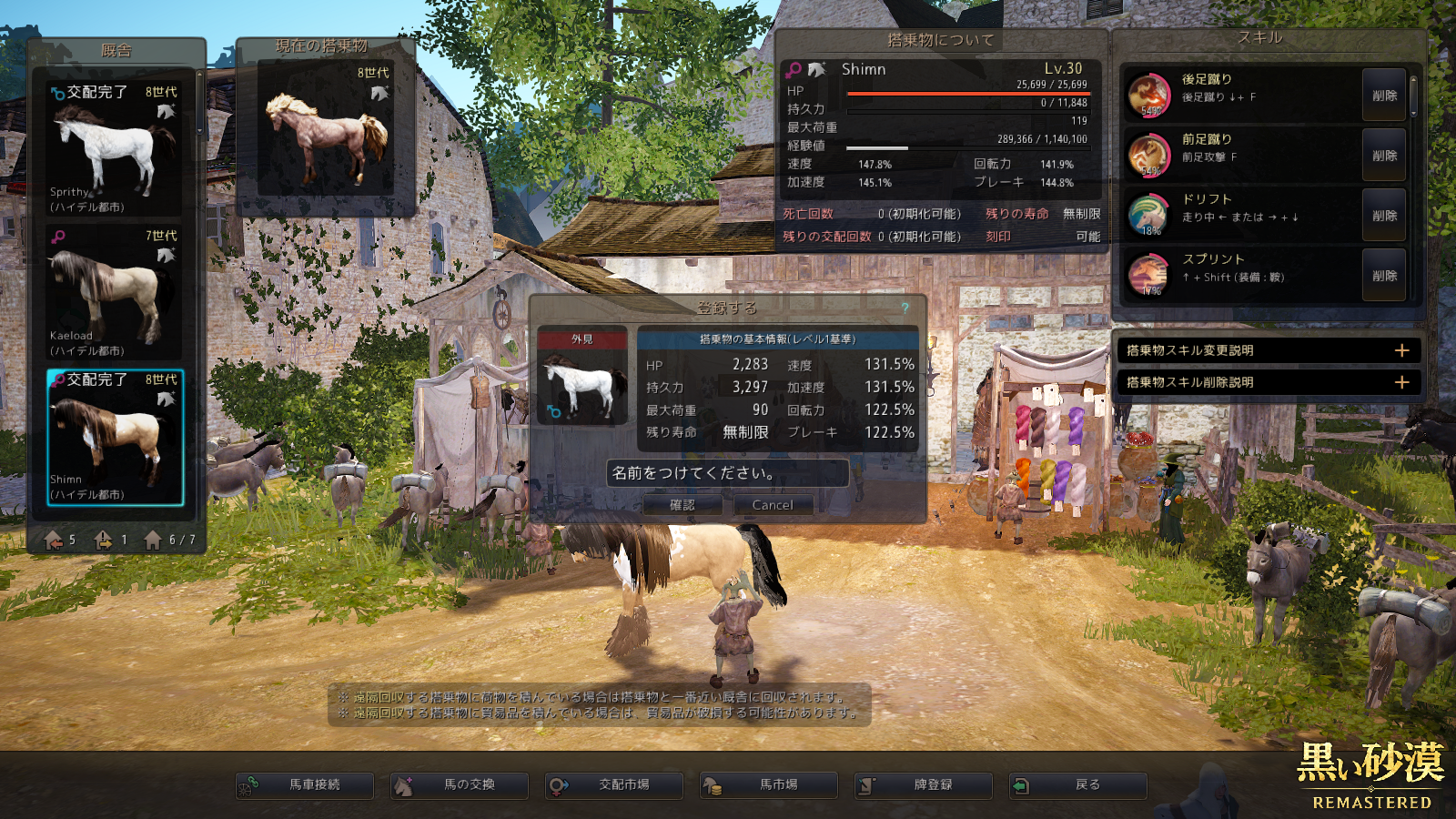1456x819 pixels.
Task: Expand 搭乗物スキル削除説明 section
Action: coord(1401,382)
